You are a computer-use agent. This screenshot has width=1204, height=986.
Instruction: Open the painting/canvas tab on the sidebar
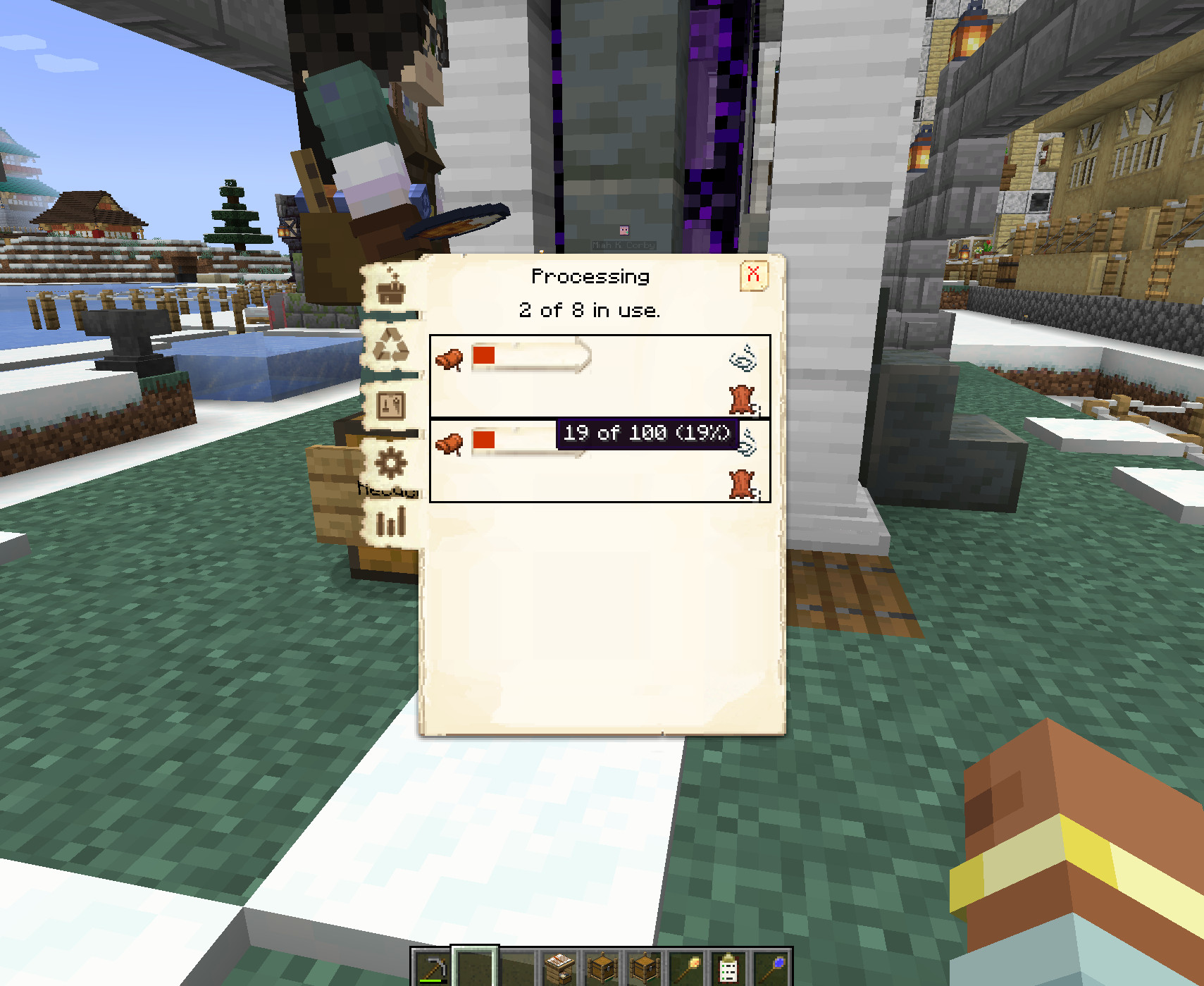[391, 405]
